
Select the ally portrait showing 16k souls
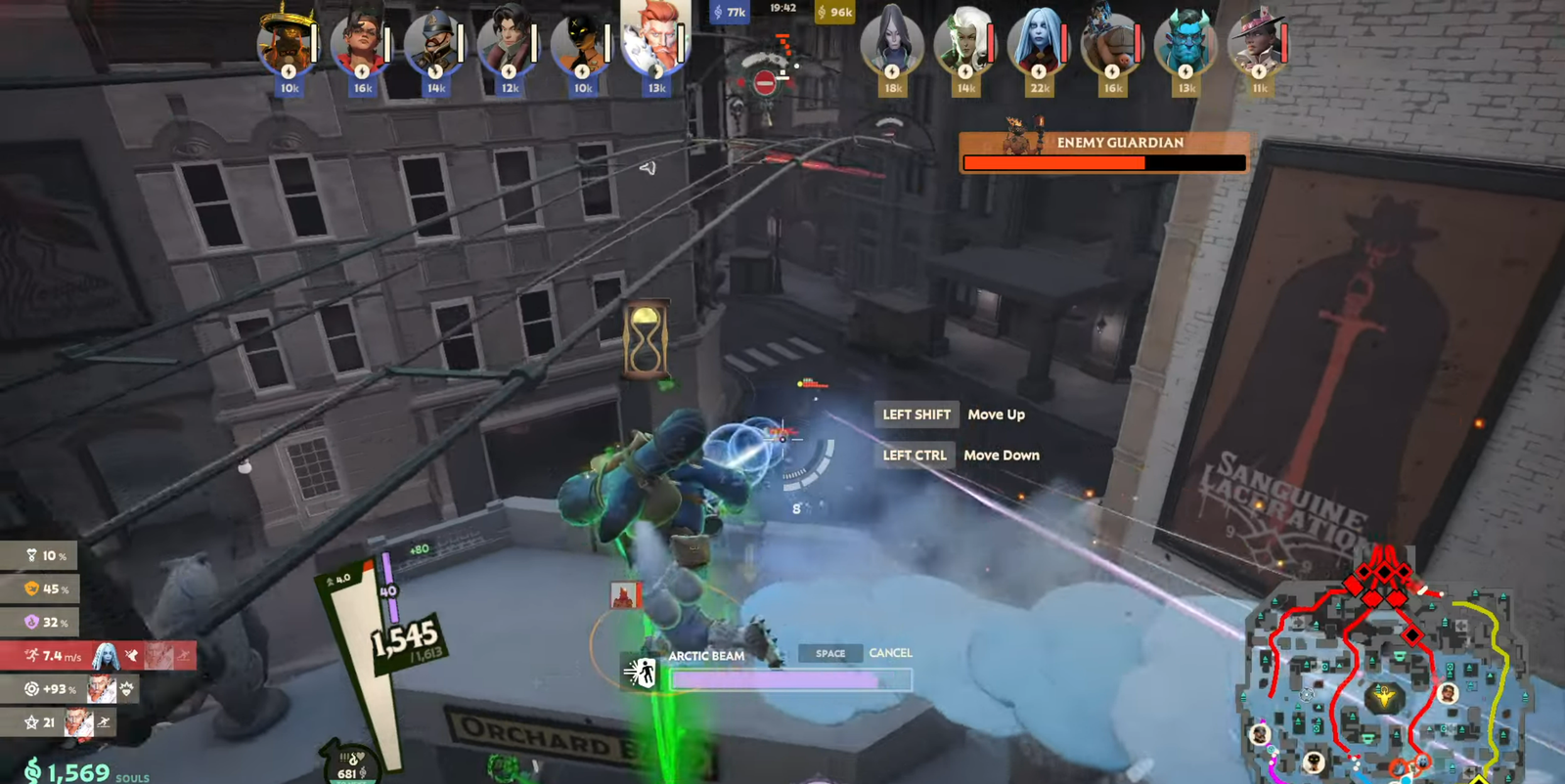point(360,46)
